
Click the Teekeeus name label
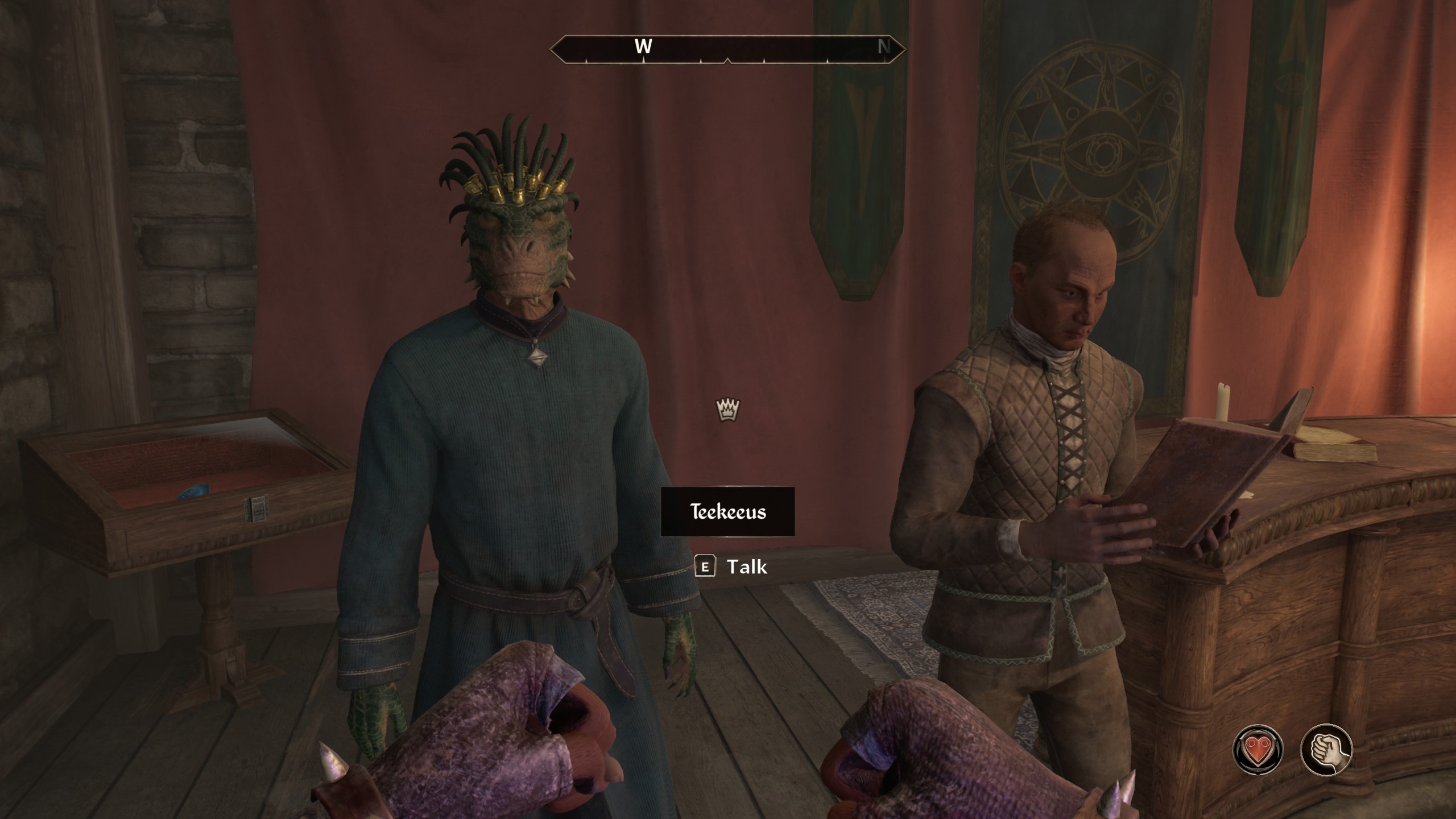727,511
